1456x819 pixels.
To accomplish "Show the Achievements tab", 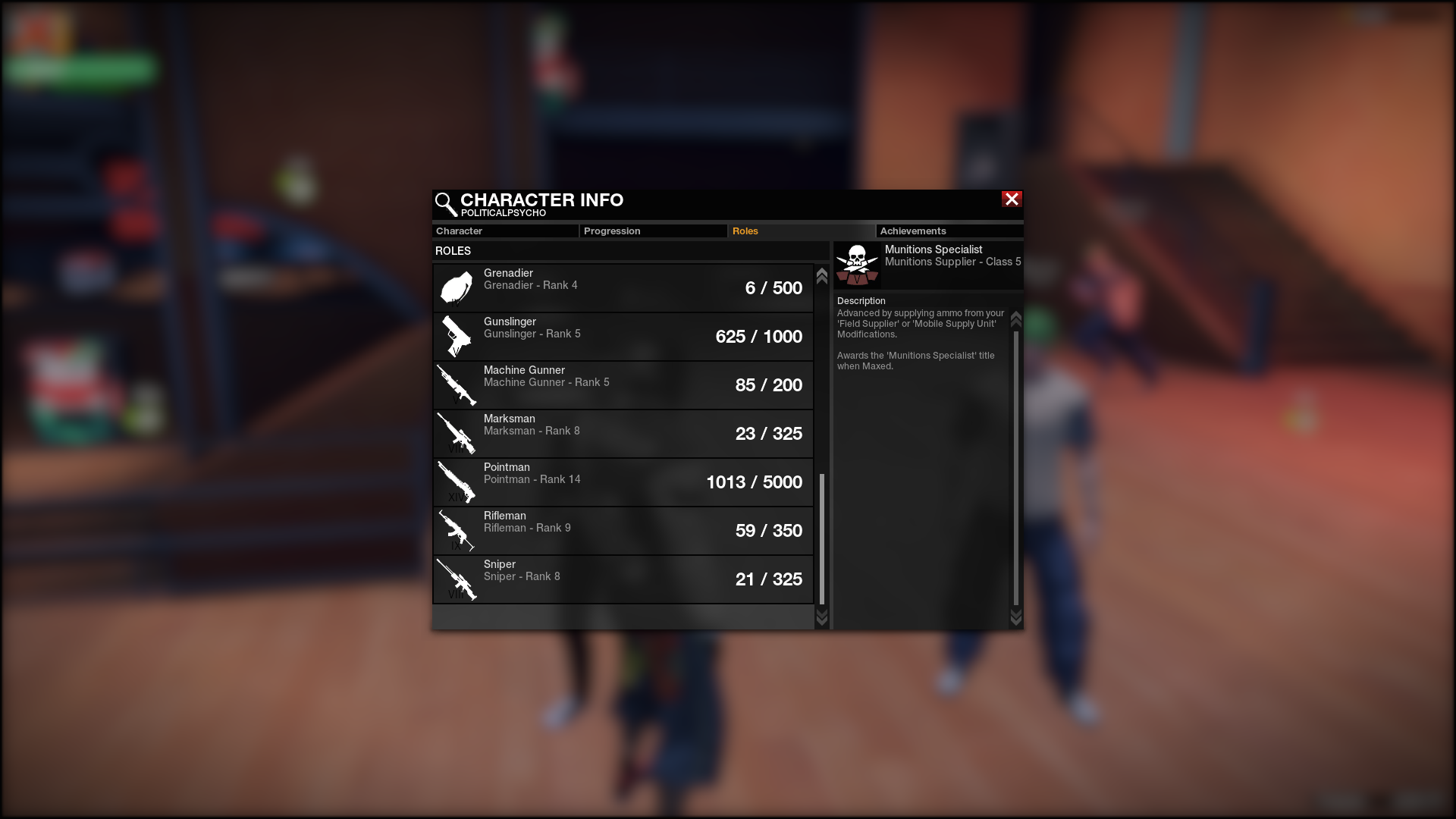I will click(949, 231).
